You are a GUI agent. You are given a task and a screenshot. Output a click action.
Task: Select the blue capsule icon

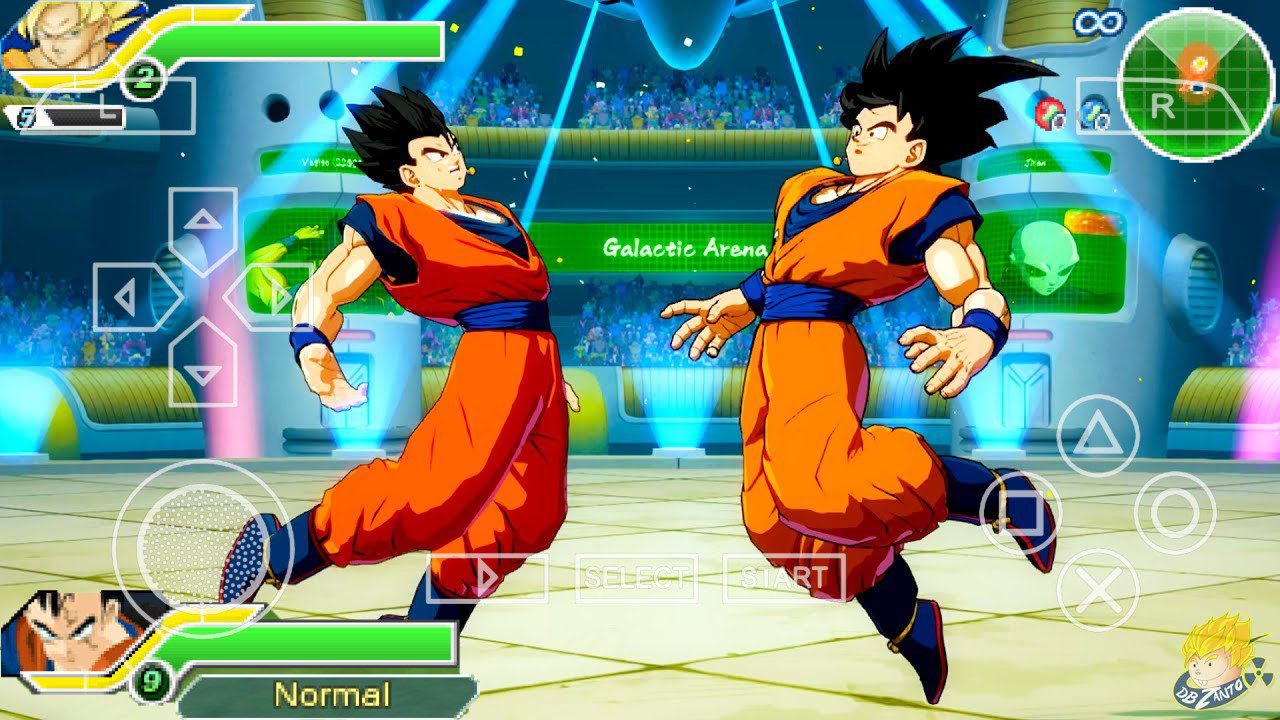pyautogui.click(x=1095, y=113)
